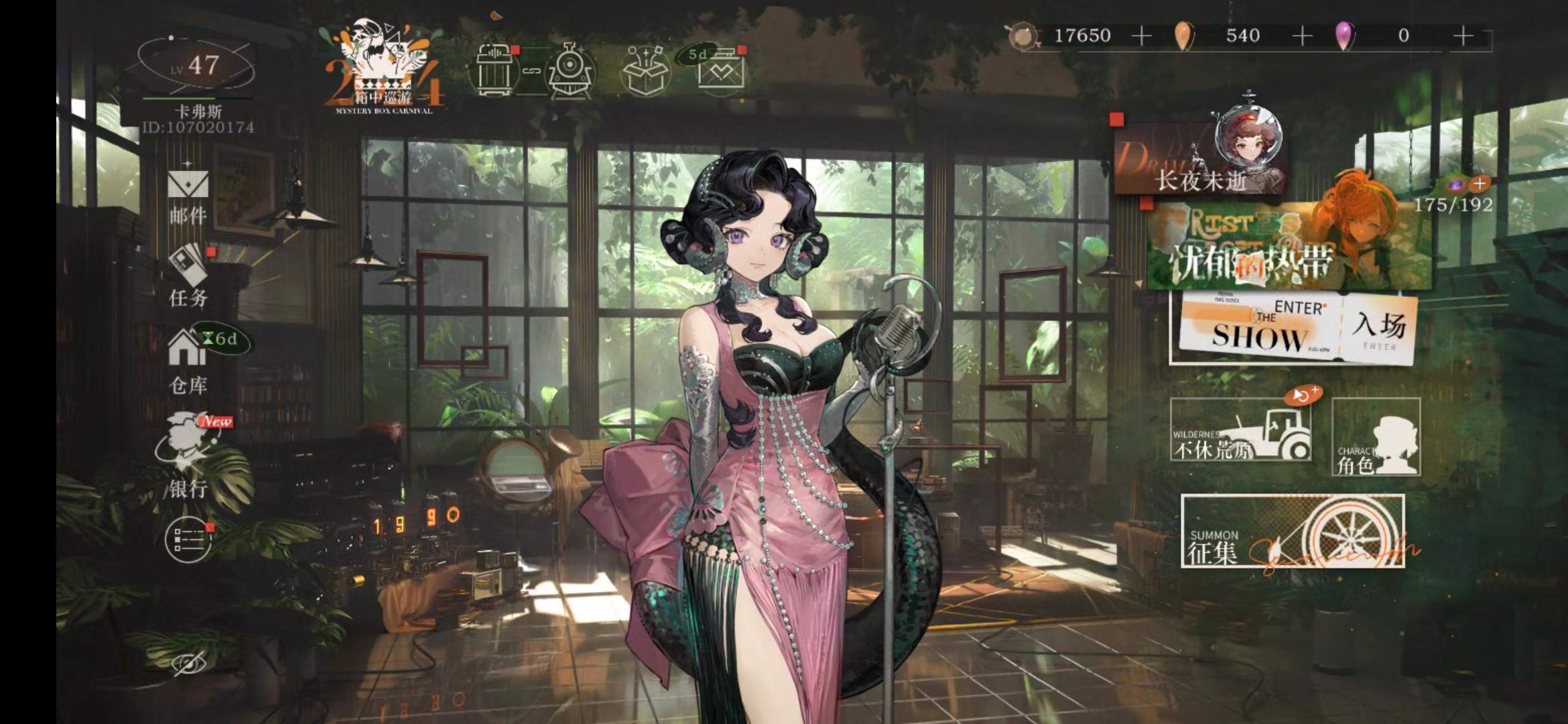Open the 银行 bank shop

(189, 456)
